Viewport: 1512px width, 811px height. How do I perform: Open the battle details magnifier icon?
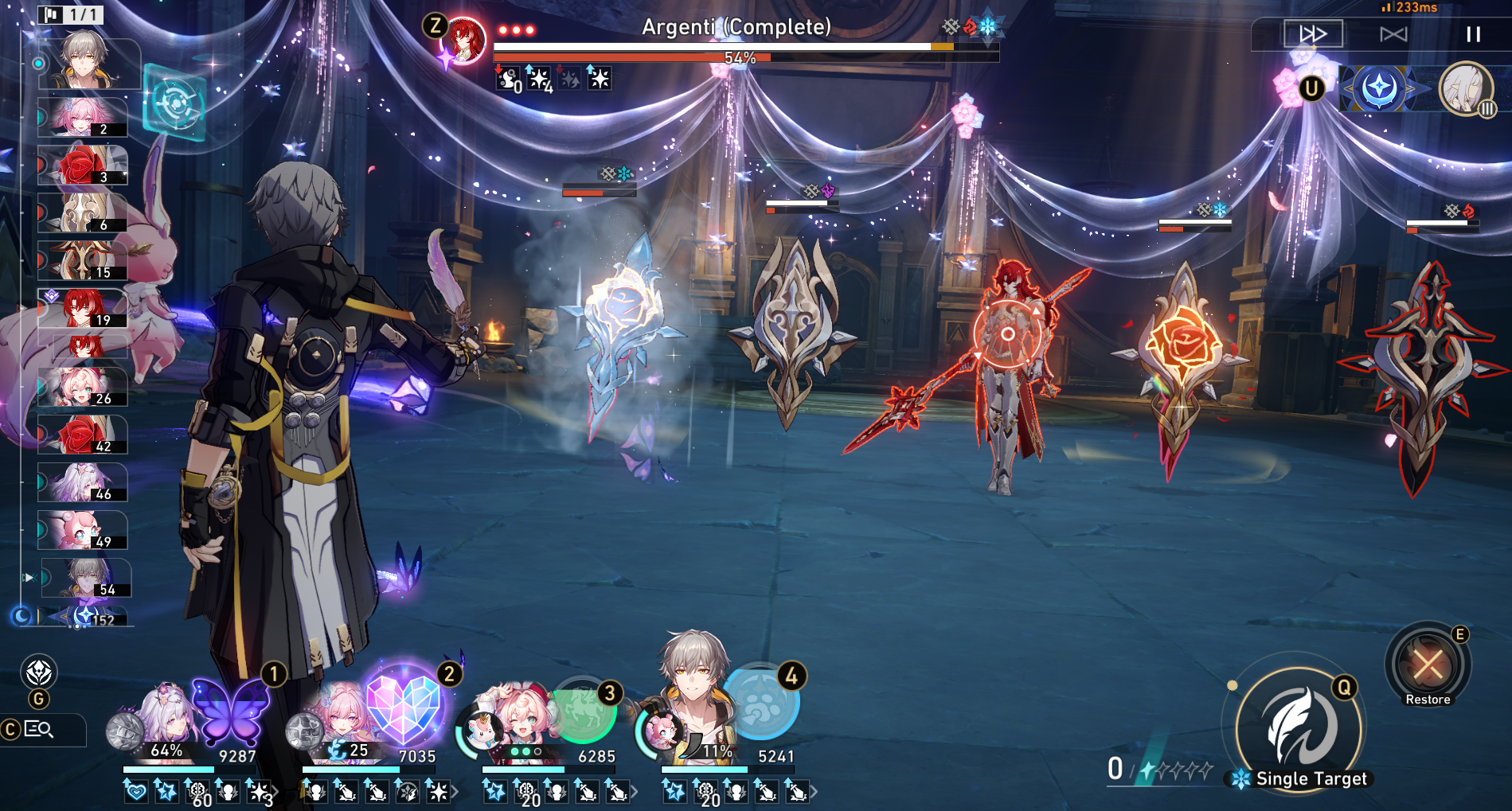[38, 729]
